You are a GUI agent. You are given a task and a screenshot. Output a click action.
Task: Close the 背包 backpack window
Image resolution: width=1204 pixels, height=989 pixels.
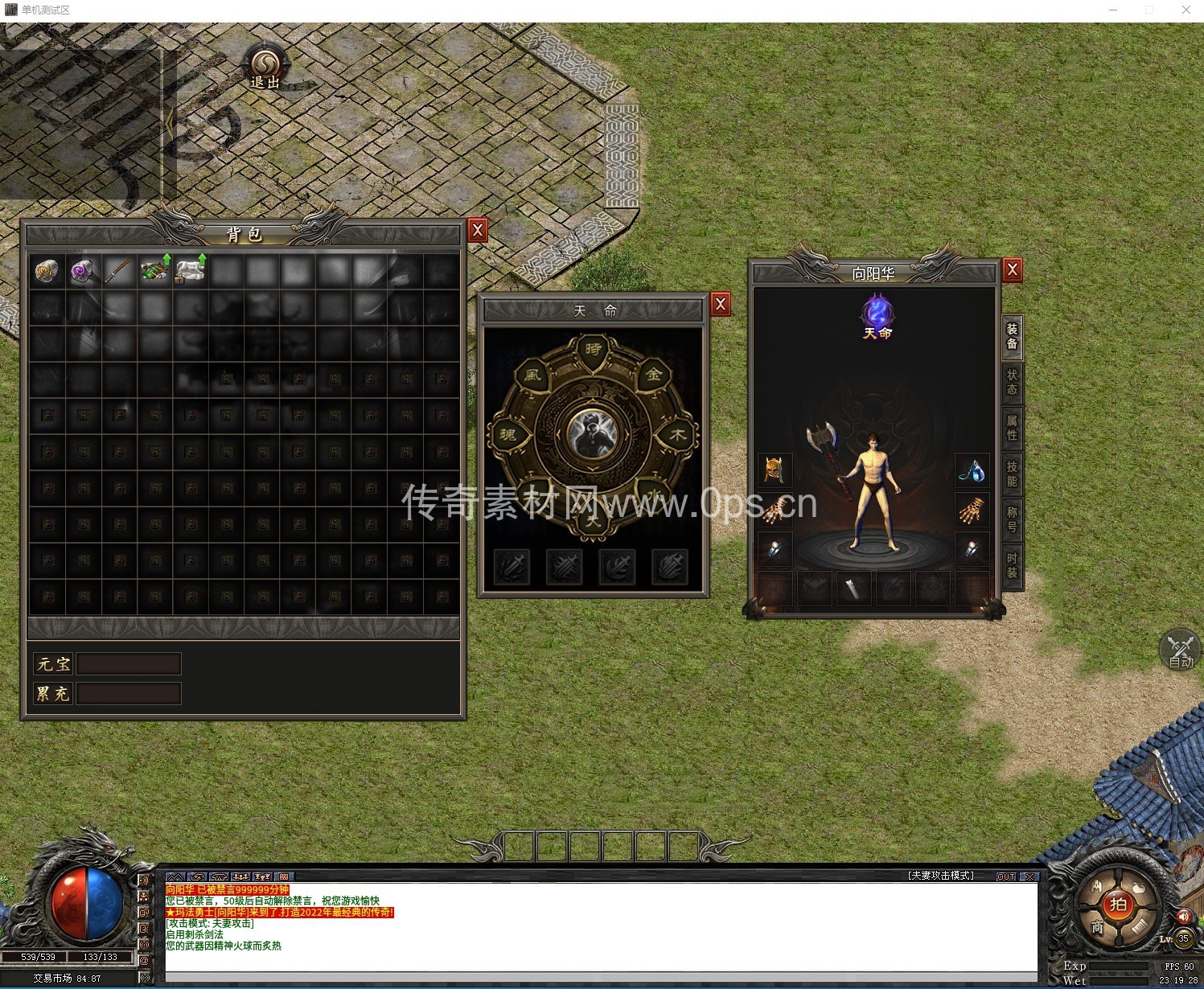pyautogui.click(x=478, y=231)
